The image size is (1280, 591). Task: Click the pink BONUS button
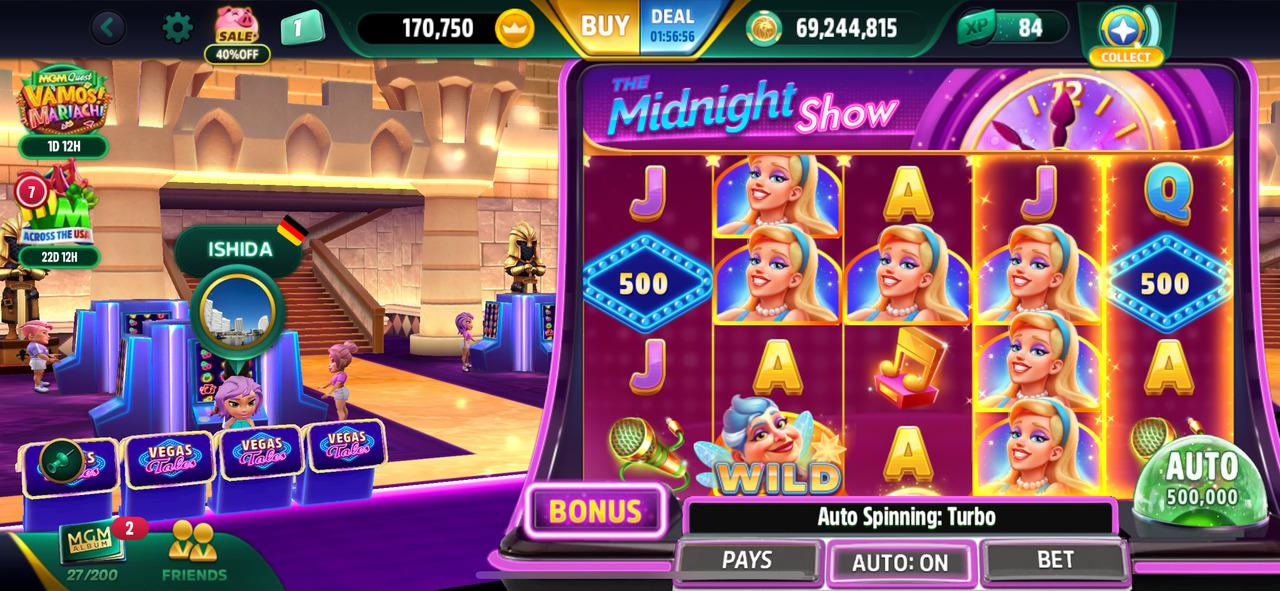click(x=595, y=511)
